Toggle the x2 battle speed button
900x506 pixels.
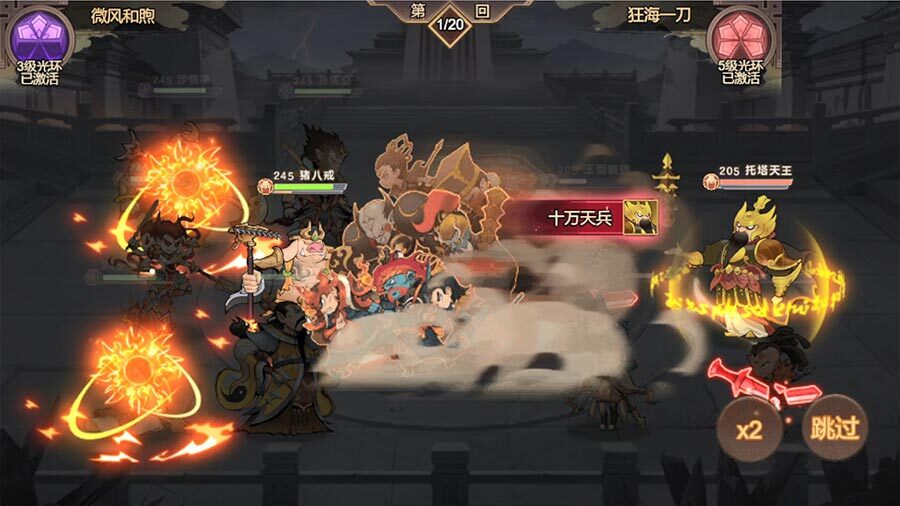[x=751, y=429]
